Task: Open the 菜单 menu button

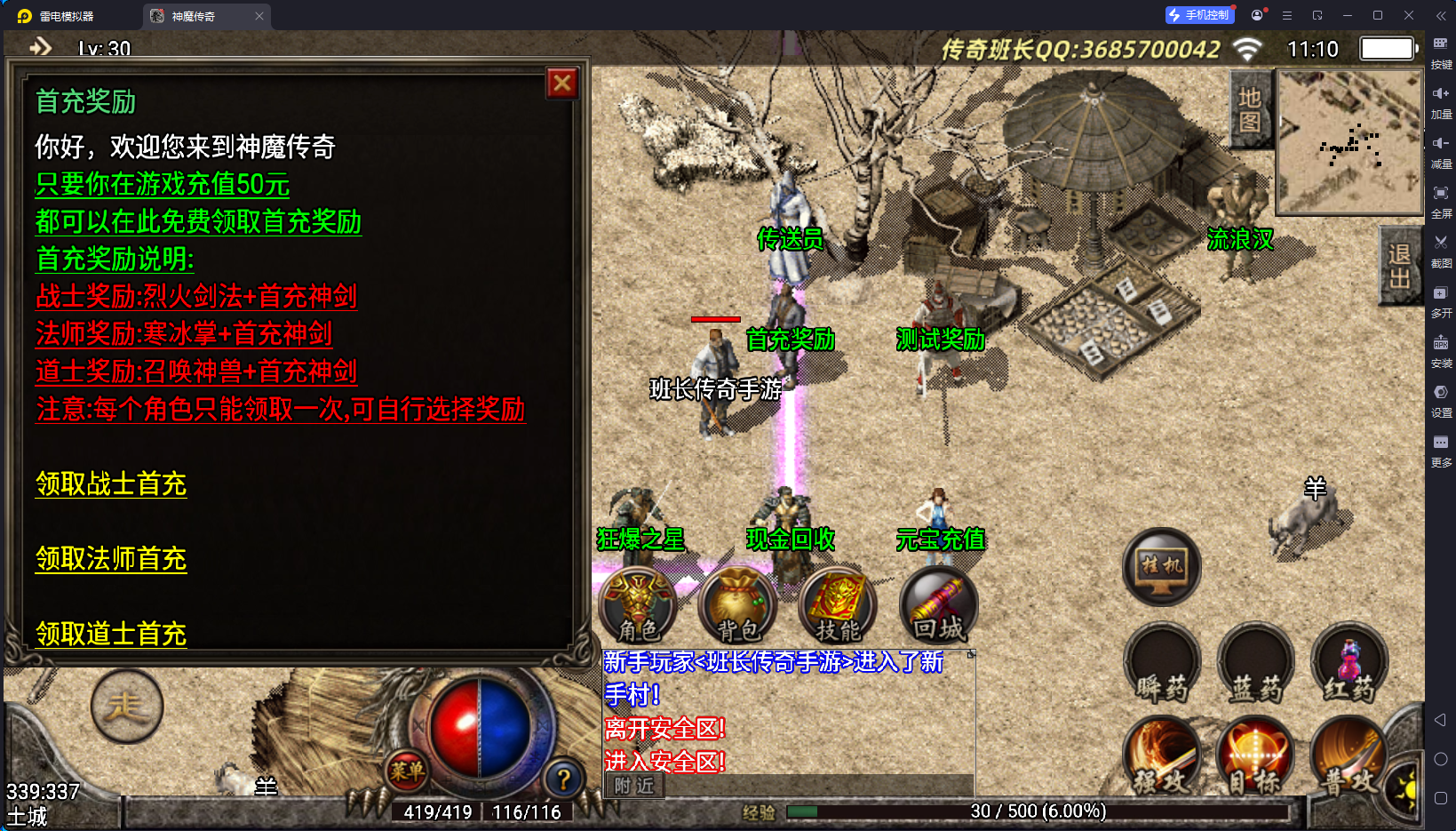Action: [x=407, y=771]
